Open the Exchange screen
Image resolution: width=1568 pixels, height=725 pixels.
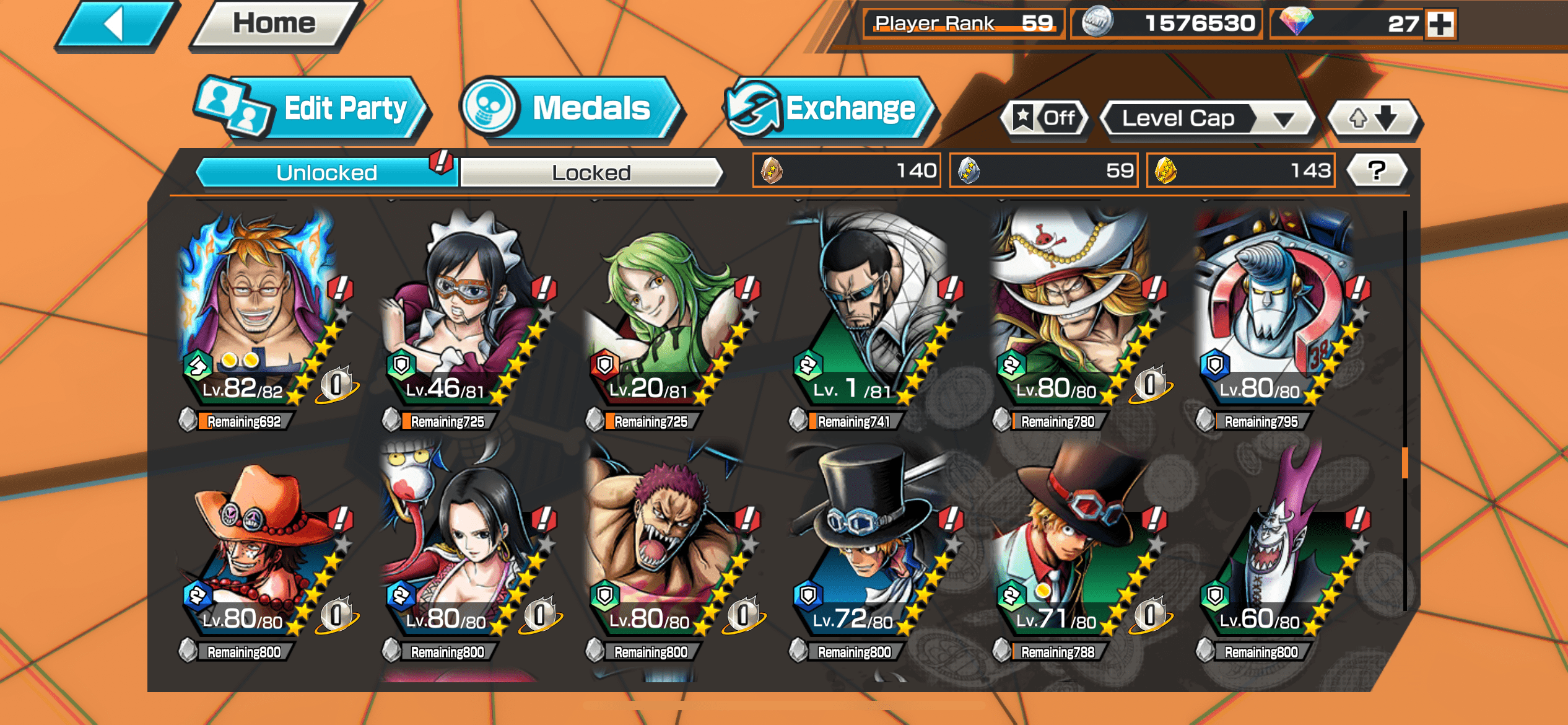[830, 110]
